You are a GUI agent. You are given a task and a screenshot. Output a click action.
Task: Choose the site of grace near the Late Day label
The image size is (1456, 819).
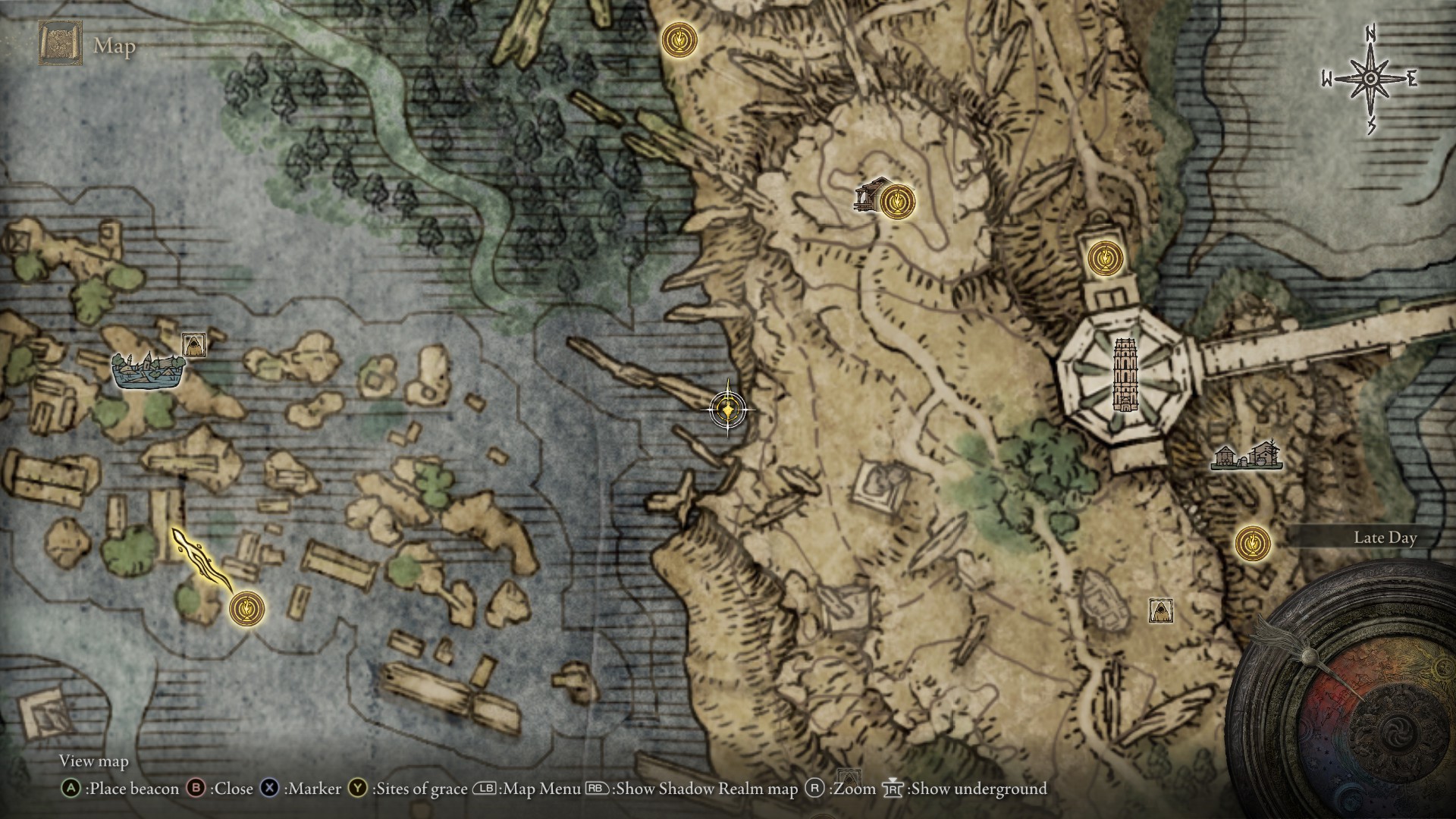[1252, 544]
